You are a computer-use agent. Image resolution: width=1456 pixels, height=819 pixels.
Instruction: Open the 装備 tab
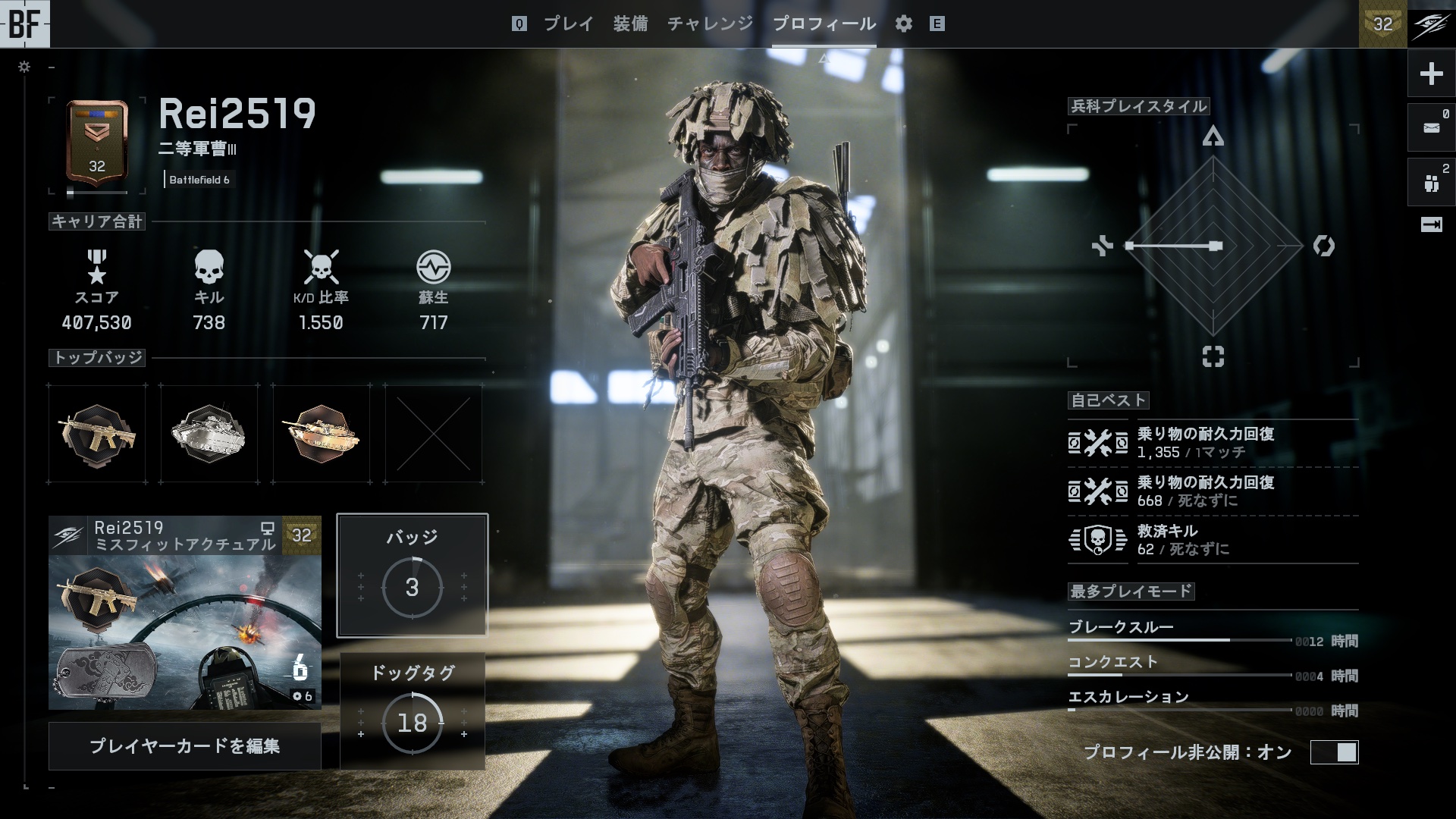point(630,24)
